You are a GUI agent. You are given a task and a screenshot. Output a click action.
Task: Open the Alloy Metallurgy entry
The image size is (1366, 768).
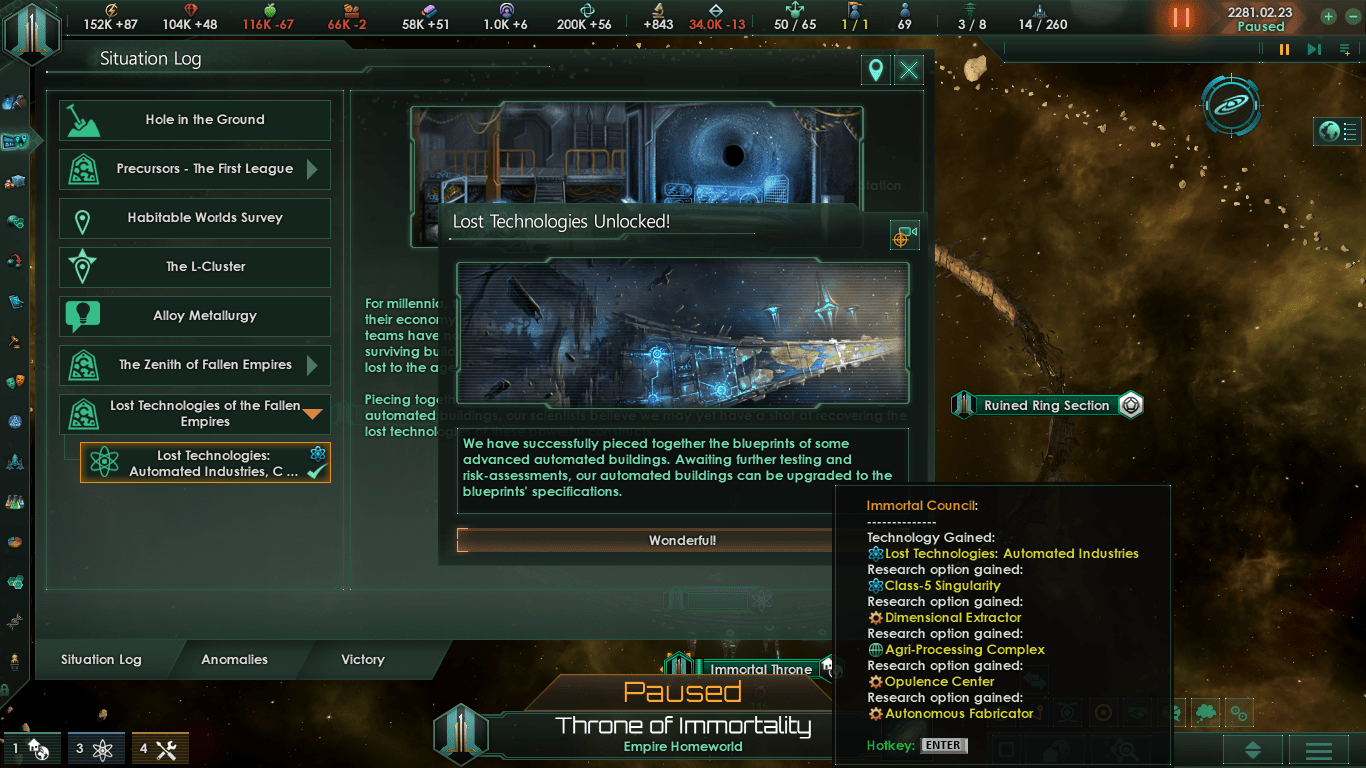(195, 316)
